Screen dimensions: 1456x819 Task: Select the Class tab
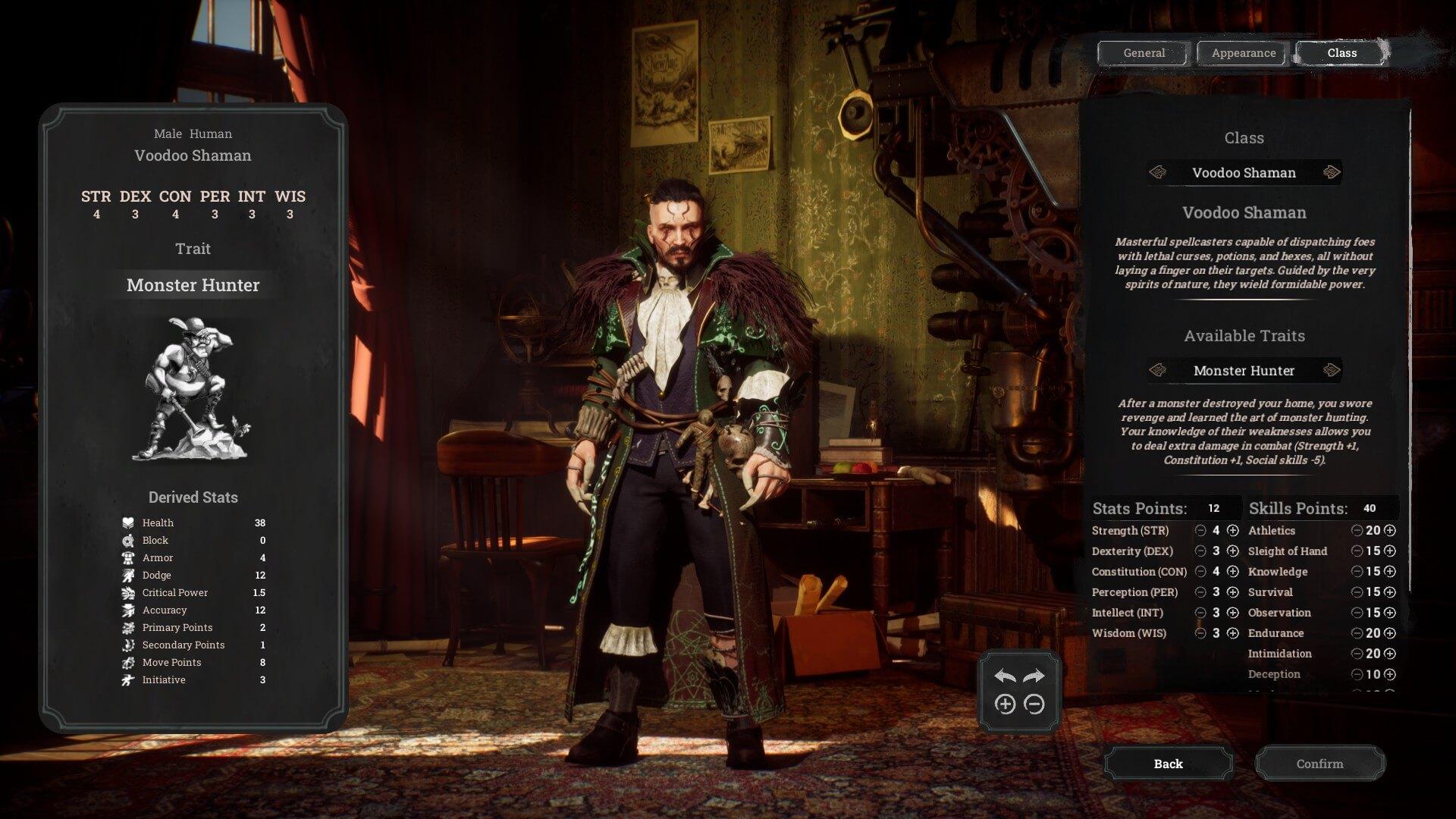(x=1341, y=53)
